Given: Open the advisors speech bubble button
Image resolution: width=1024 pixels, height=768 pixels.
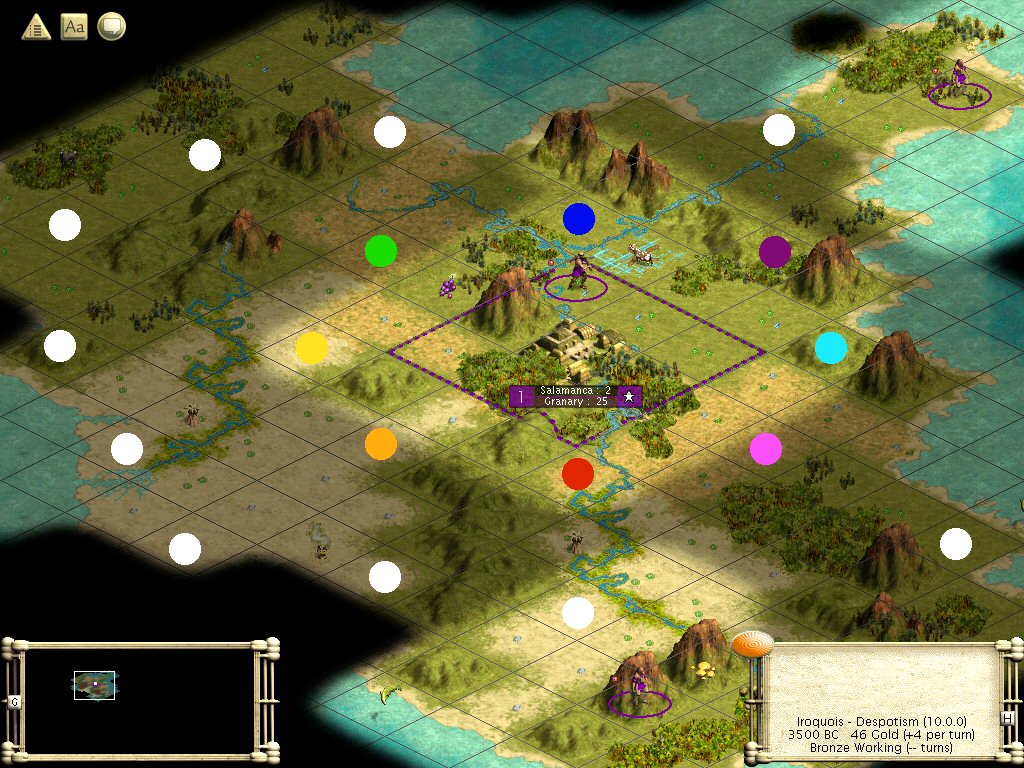Looking at the screenshot, I should 112,27.
